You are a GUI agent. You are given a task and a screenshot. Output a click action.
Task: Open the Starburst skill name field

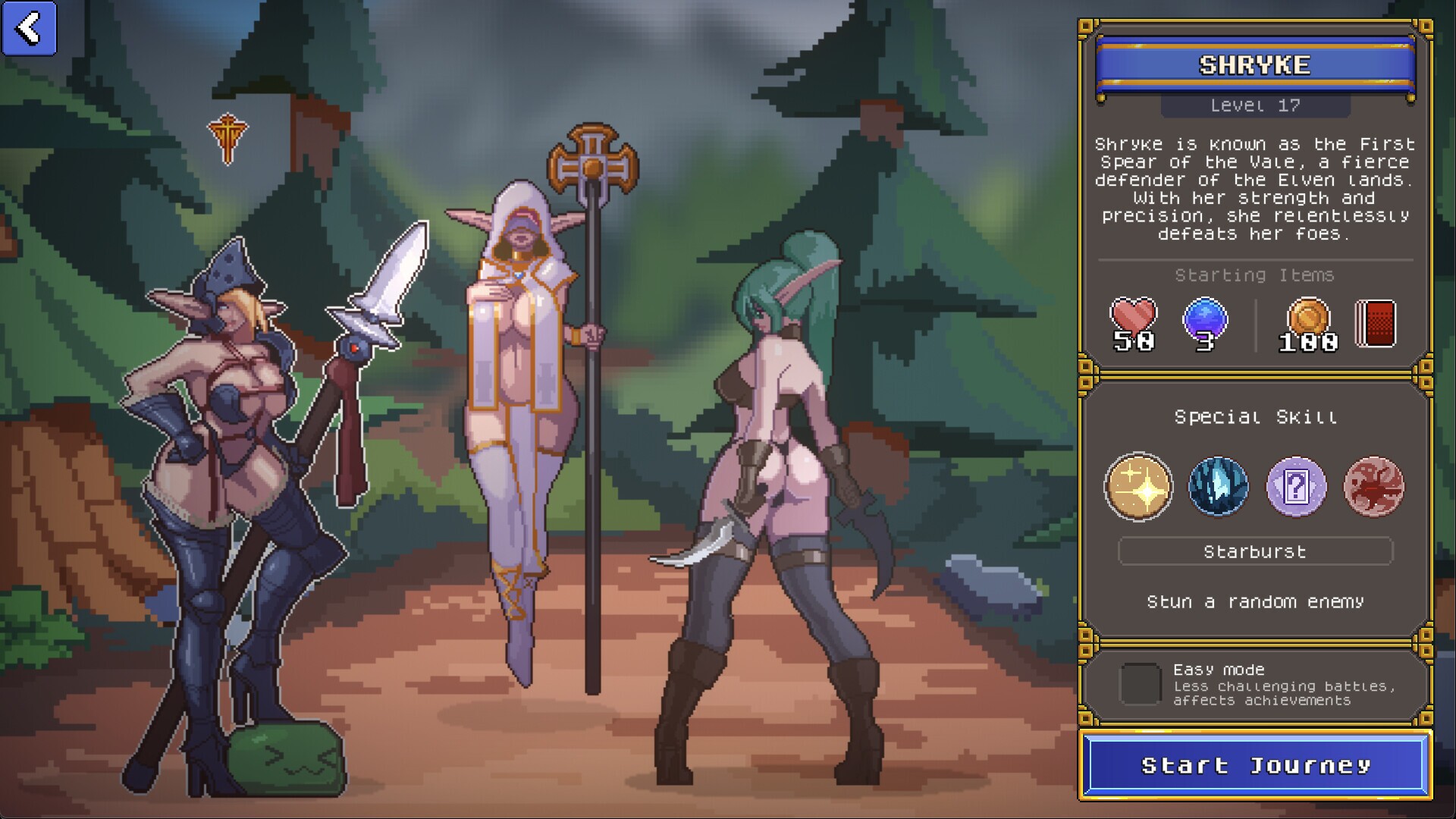coord(1257,551)
